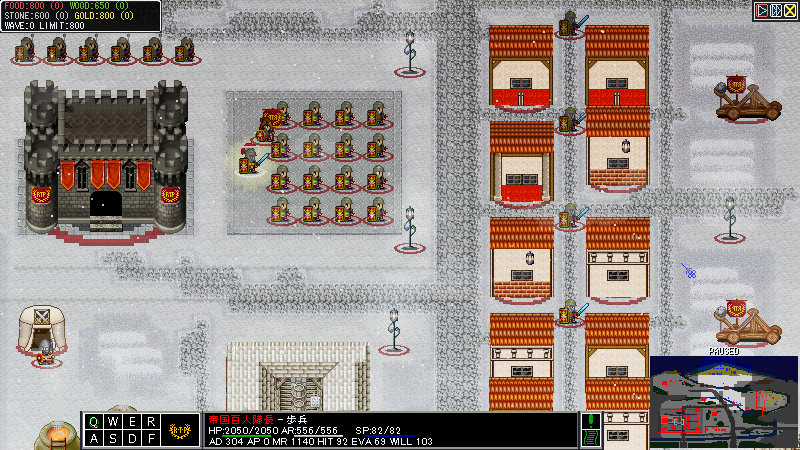Select the A command slot
This screenshot has width=800, height=450.
pyautogui.click(x=95, y=438)
